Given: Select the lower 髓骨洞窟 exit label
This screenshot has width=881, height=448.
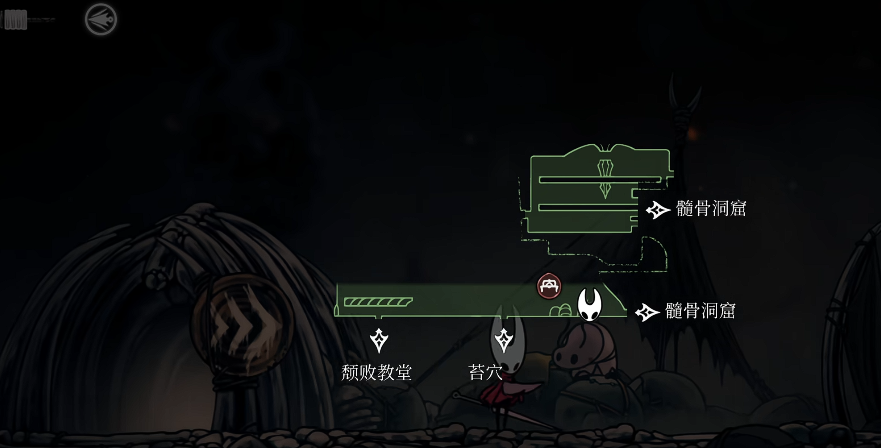Looking at the screenshot, I should tap(701, 311).
